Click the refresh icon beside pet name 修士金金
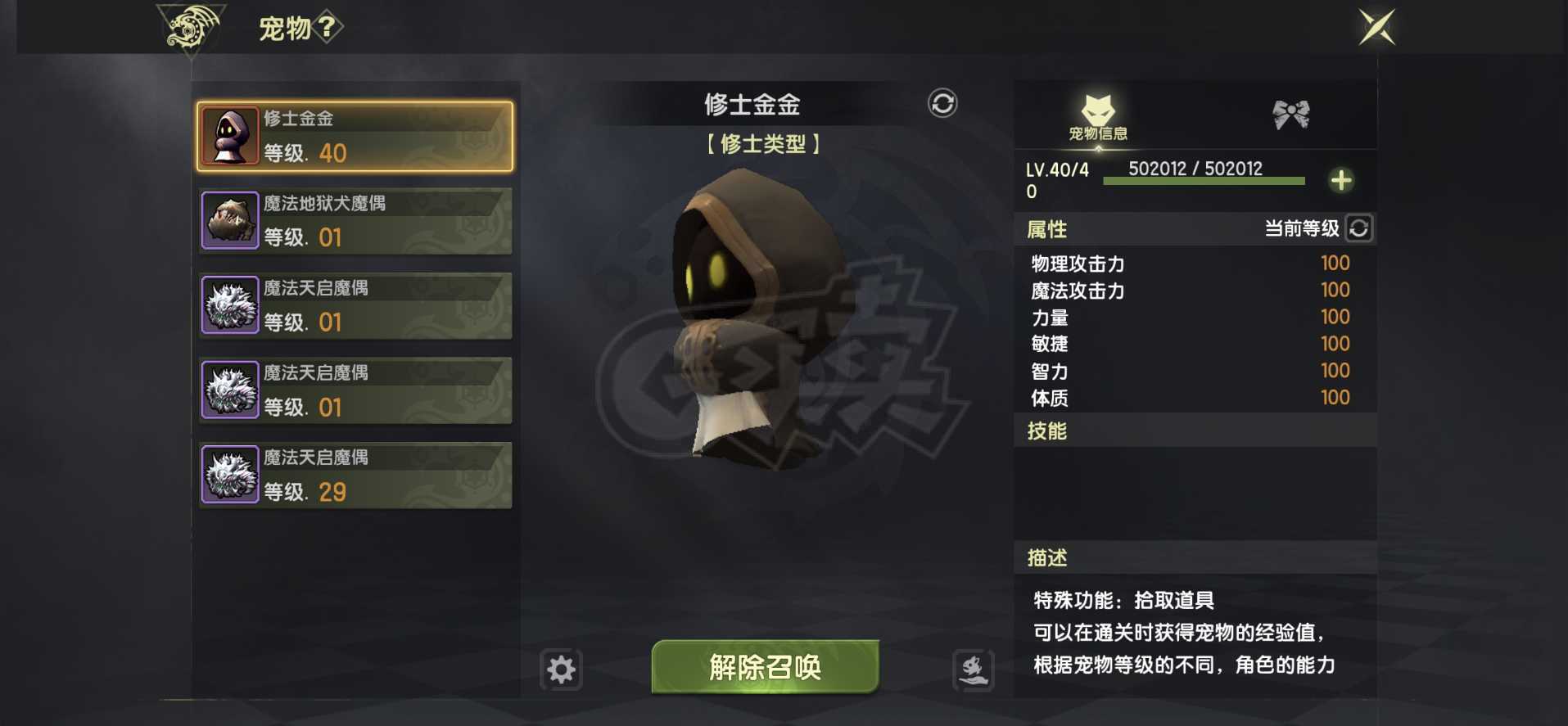Image resolution: width=1568 pixels, height=726 pixels. coord(942,105)
